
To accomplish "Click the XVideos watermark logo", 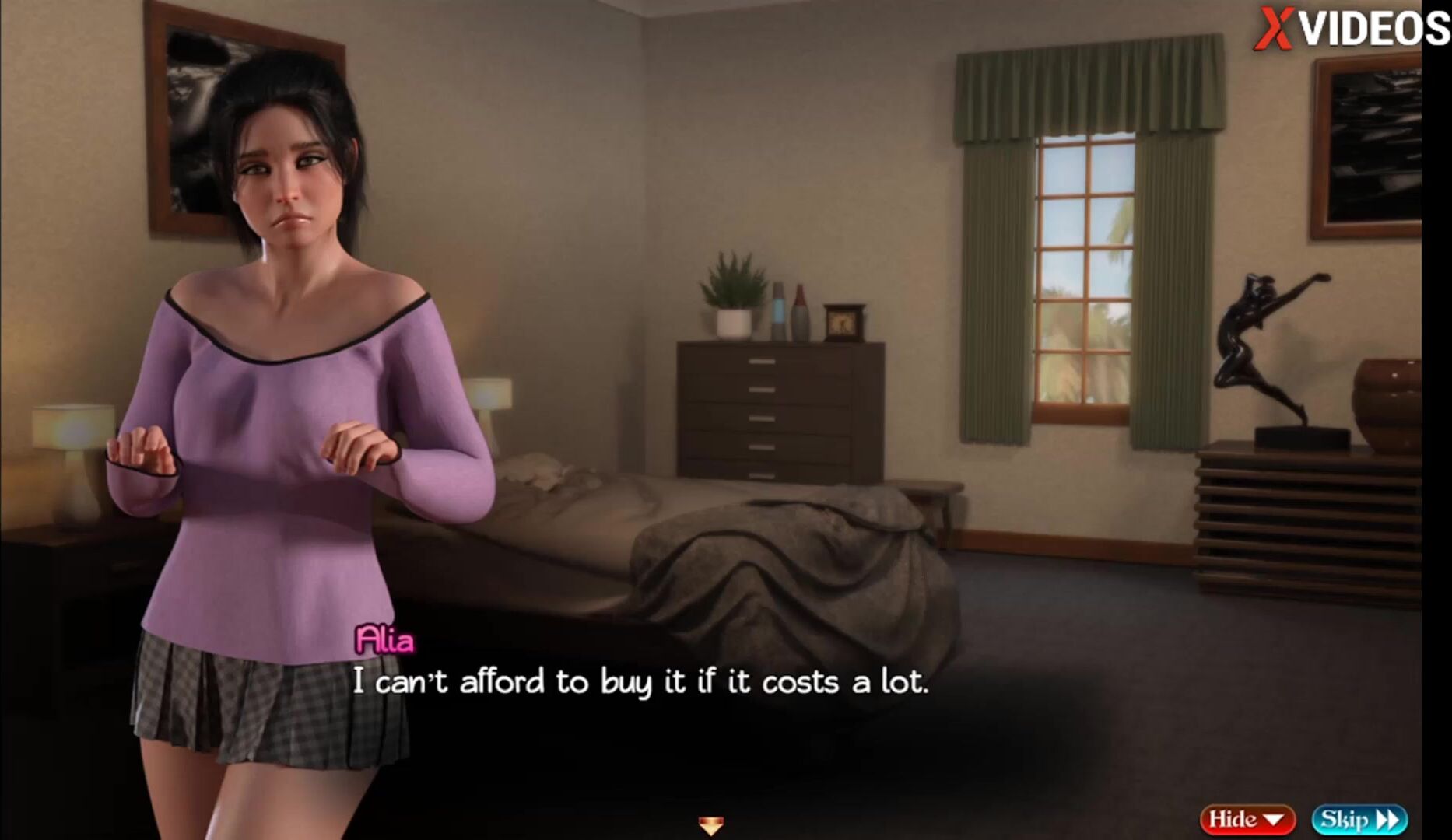I will 1352,29.
